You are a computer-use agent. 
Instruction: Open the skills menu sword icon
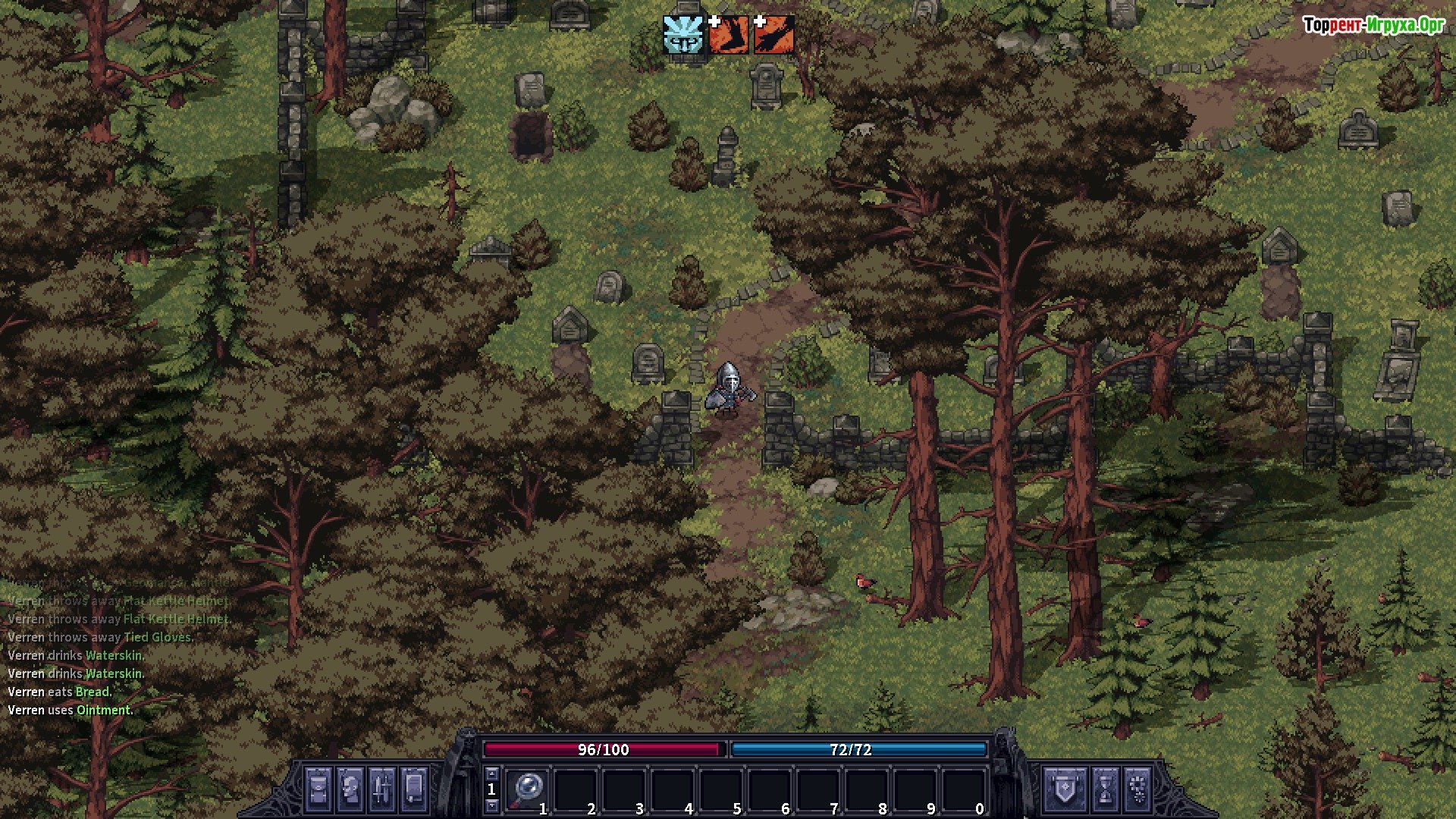point(381,789)
